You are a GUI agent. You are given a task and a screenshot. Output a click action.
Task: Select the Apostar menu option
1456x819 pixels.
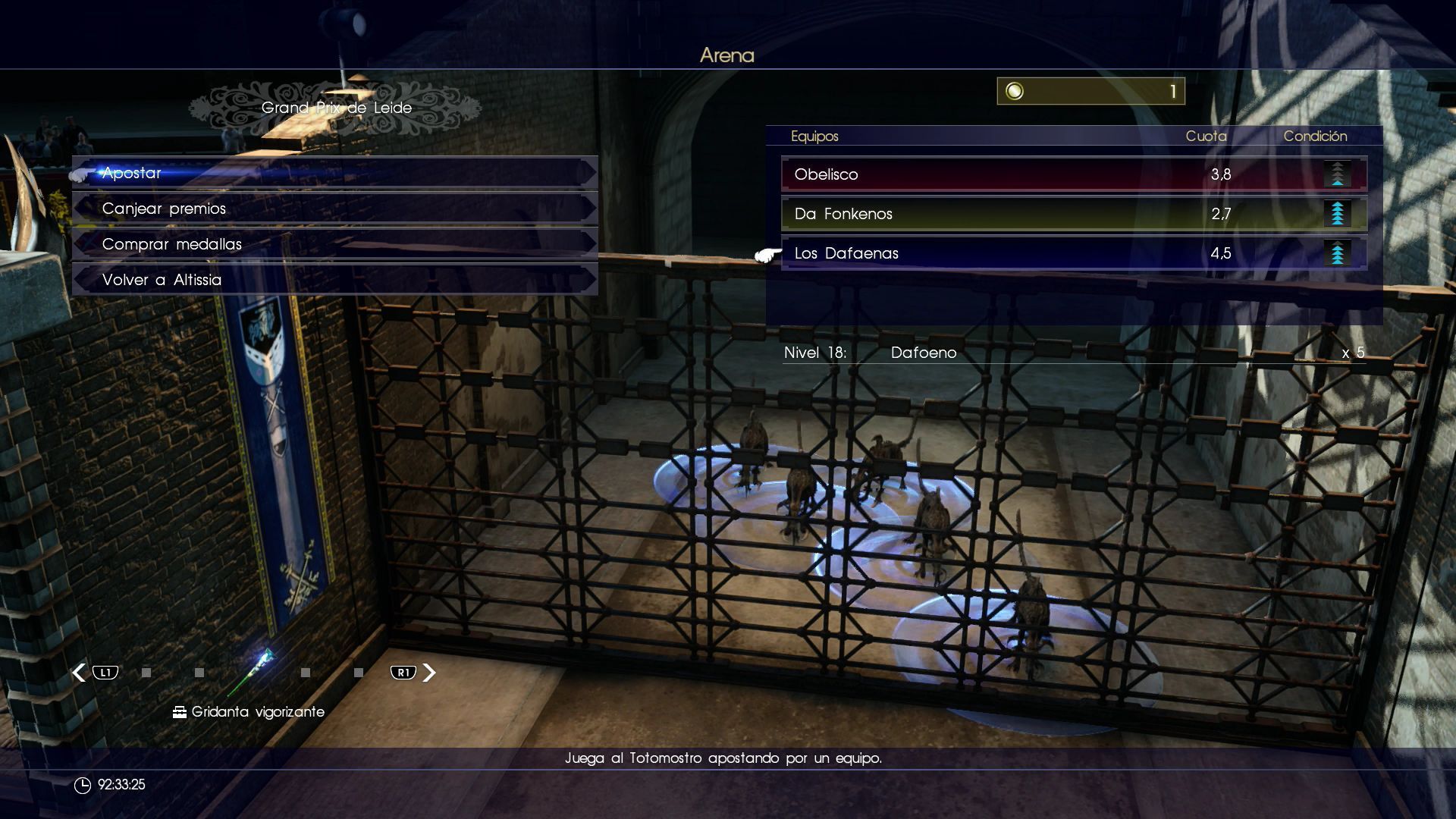click(334, 173)
